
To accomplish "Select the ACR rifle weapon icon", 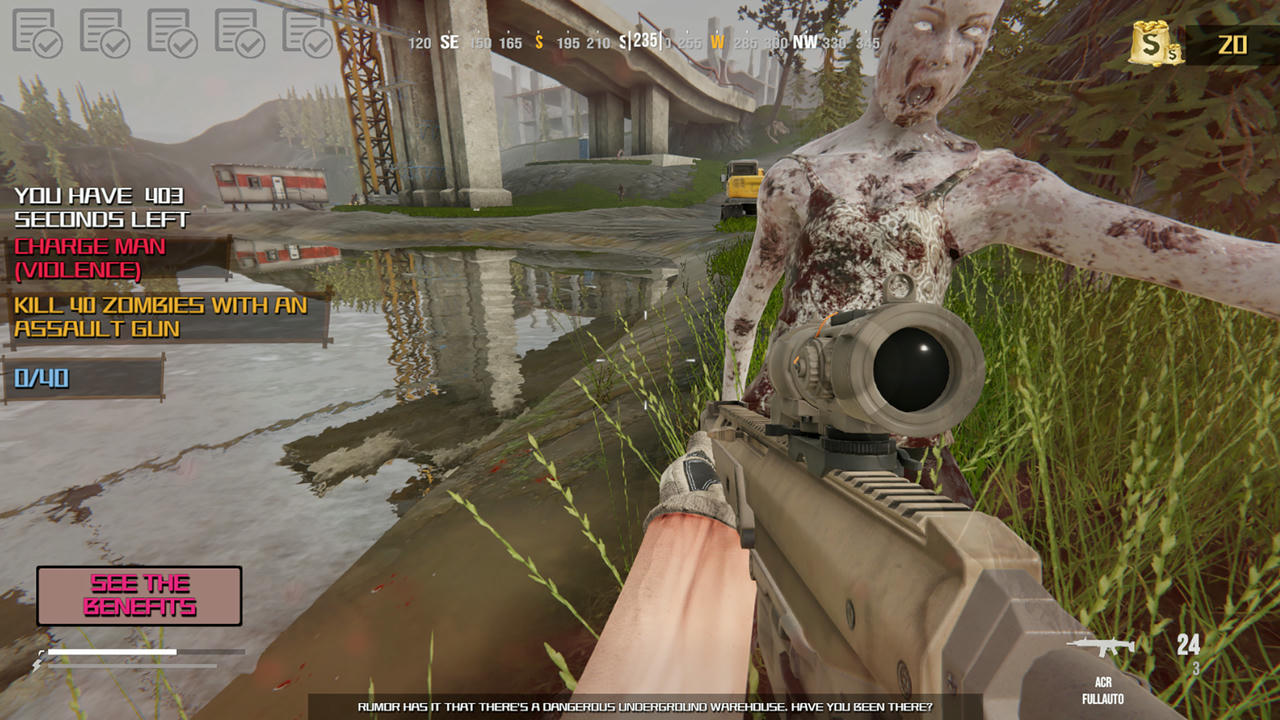I will coord(1101,646).
